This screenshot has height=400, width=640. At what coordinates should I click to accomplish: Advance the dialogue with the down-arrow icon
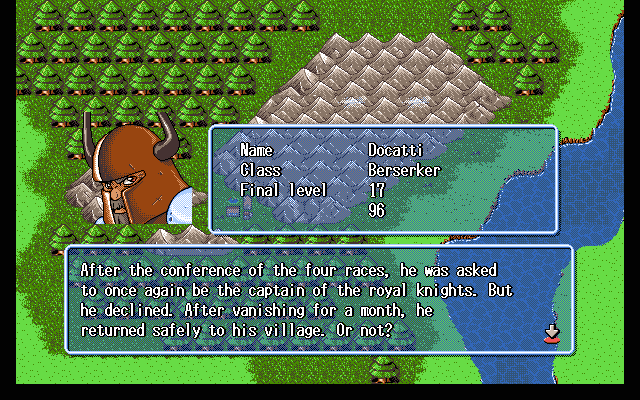click(549, 334)
